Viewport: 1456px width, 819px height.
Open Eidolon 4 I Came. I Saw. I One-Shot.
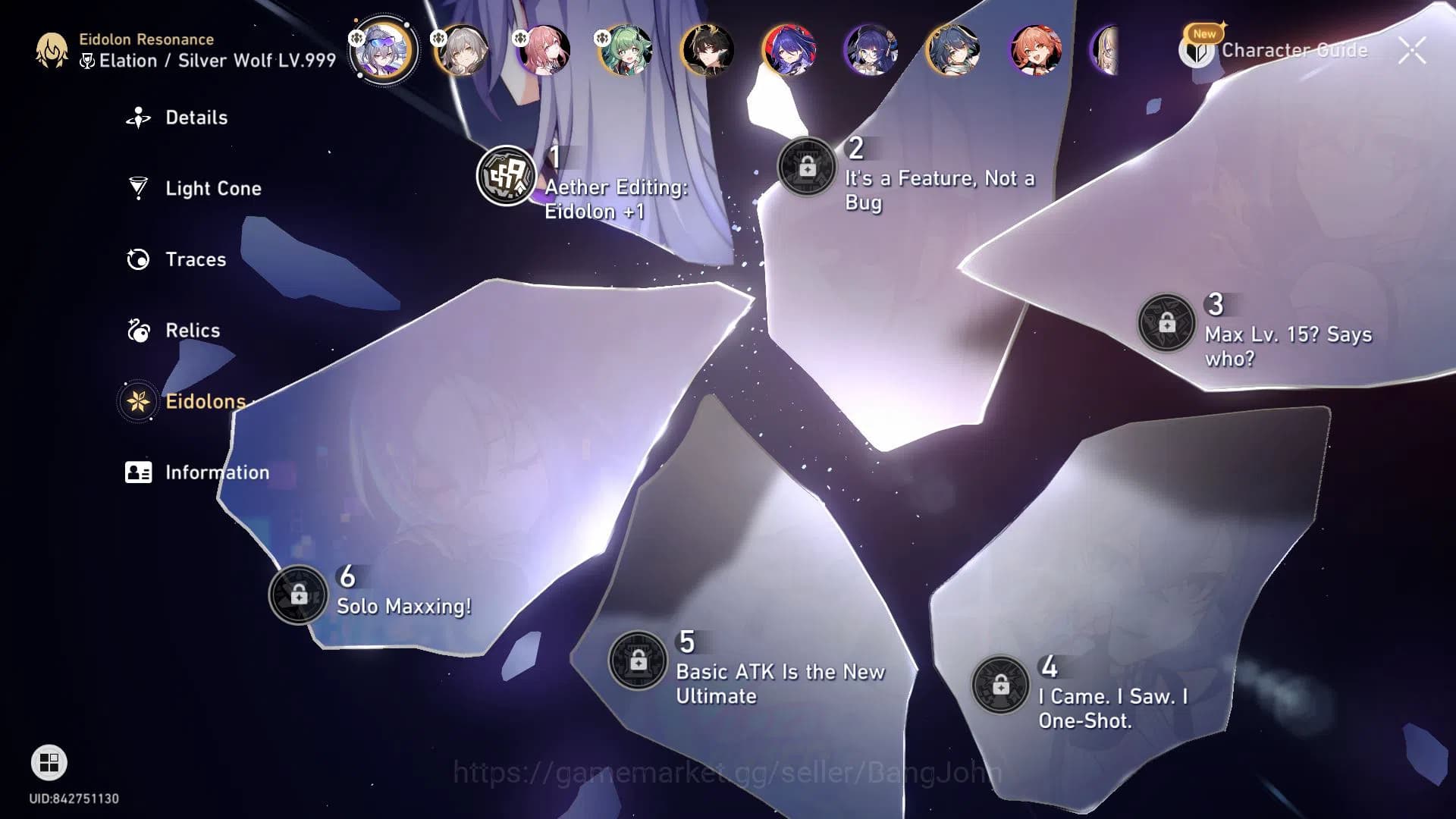pos(1003,685)
